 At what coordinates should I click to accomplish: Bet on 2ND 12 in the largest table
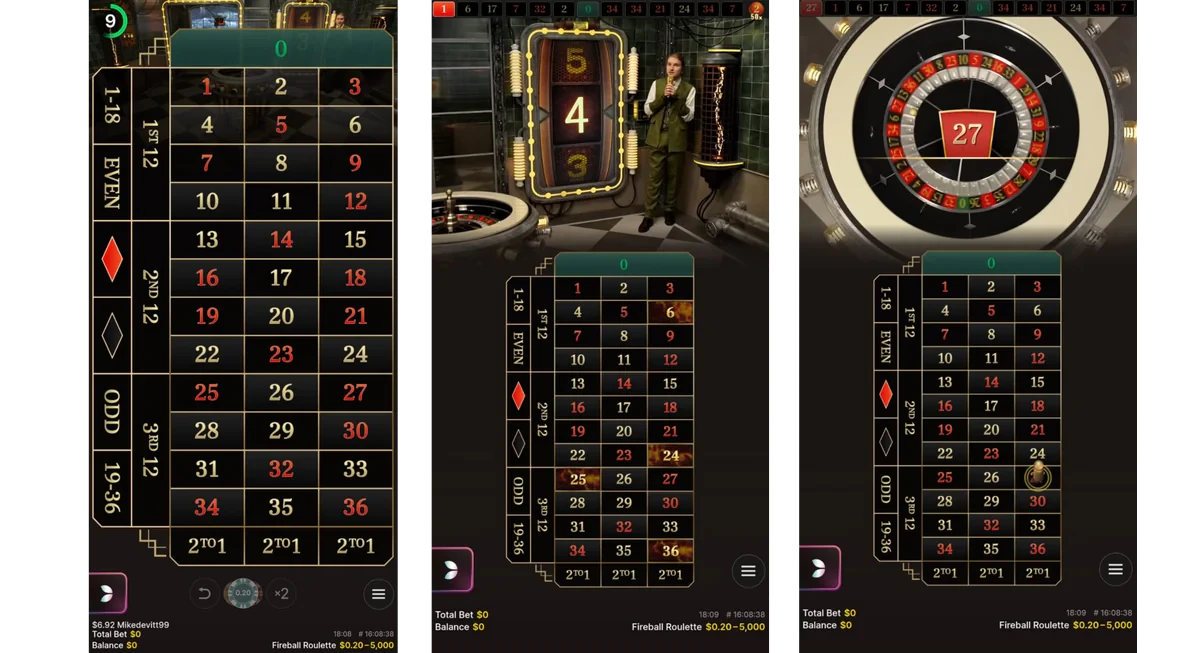tap(150, 297)
